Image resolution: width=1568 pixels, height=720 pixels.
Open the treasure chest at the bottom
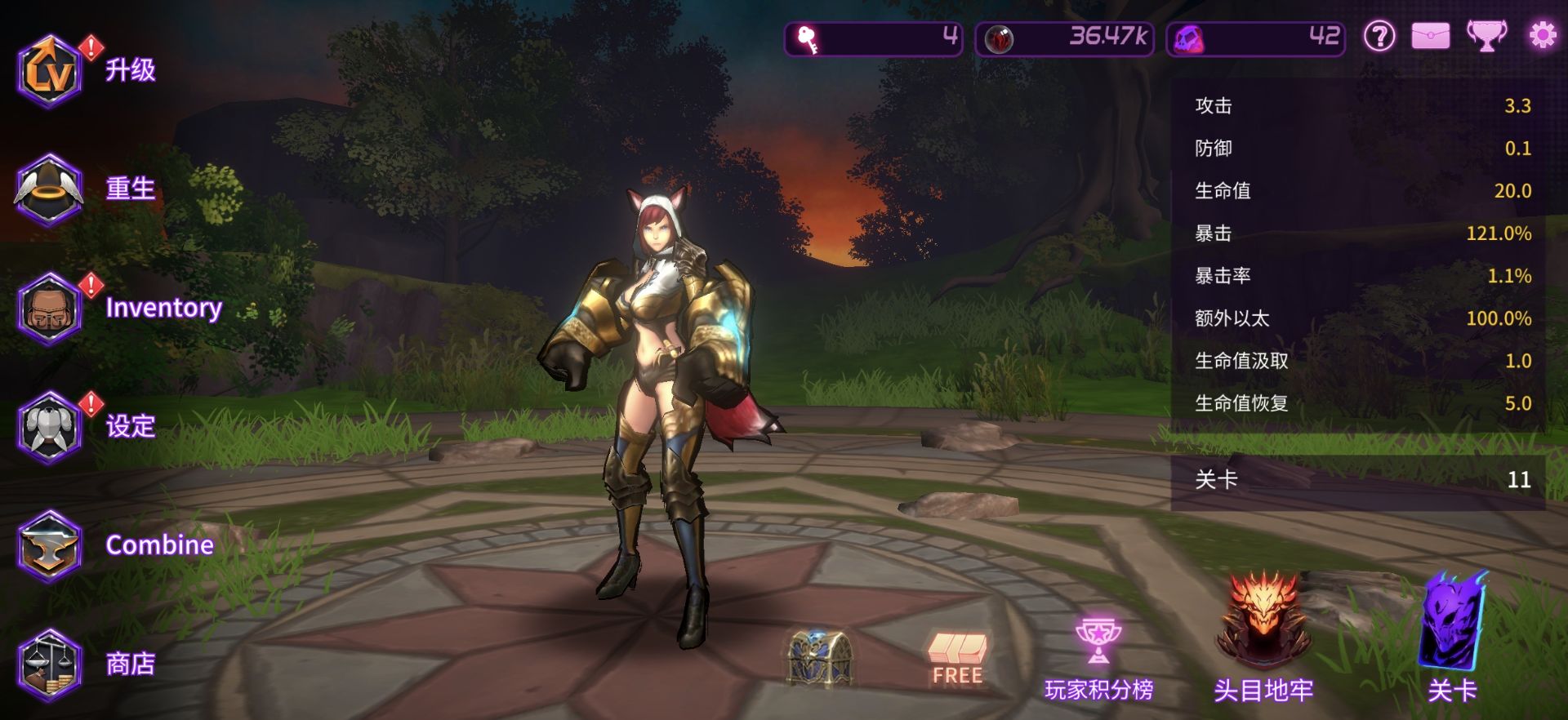[x=820, y=658]
